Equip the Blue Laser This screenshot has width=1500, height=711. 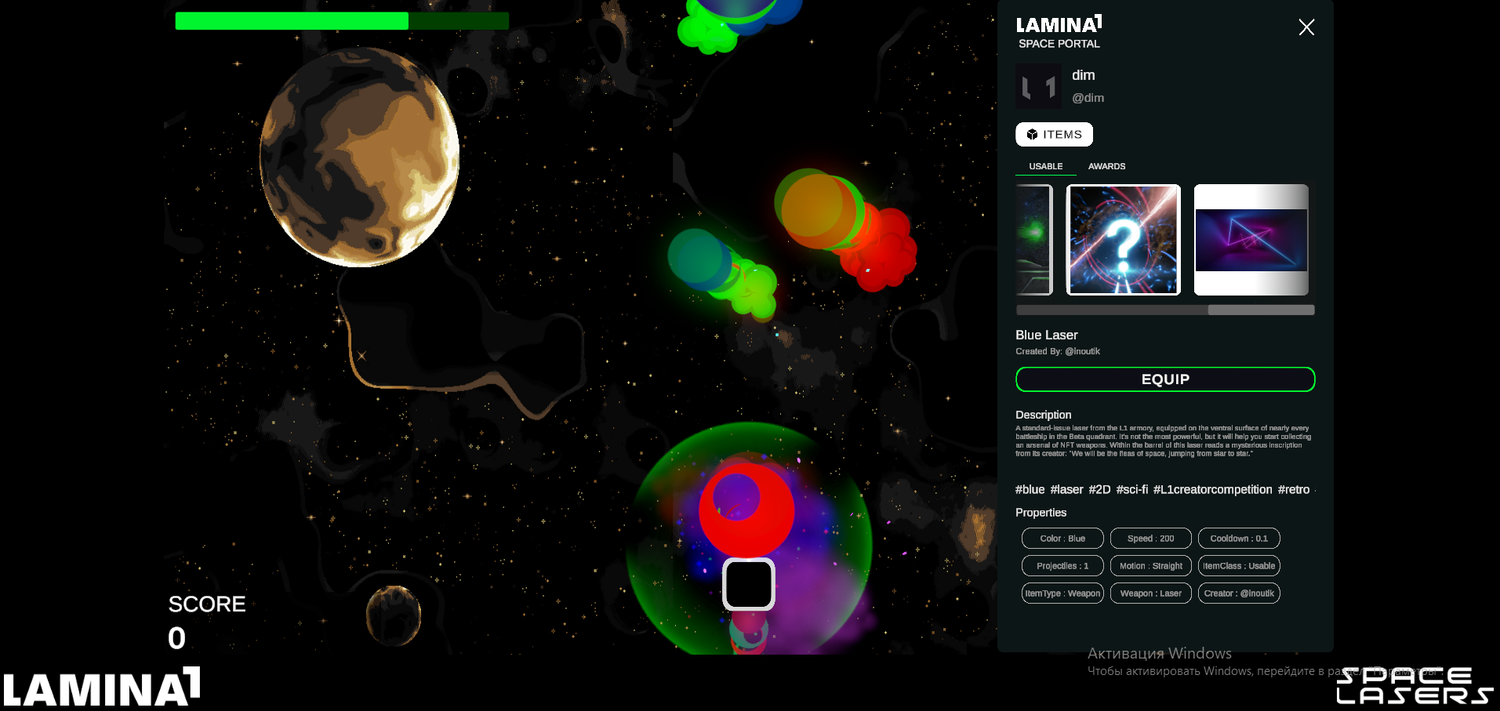tap(1165, 379)
